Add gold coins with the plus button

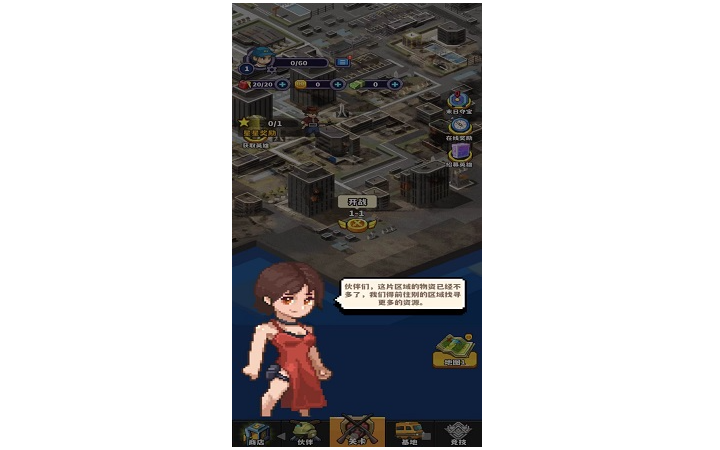337,84
